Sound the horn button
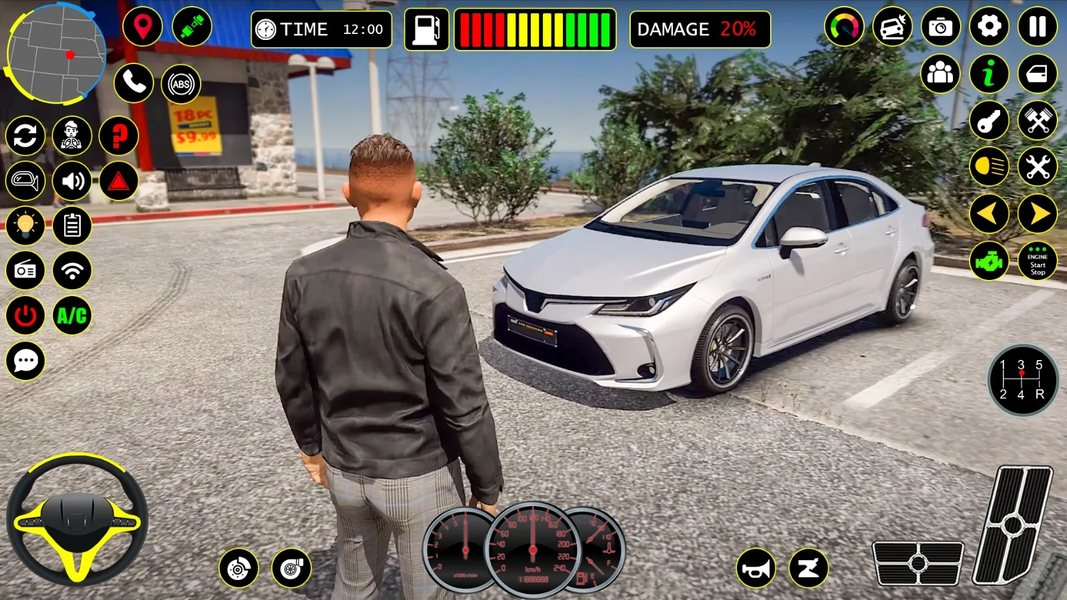 click(757, 569)
